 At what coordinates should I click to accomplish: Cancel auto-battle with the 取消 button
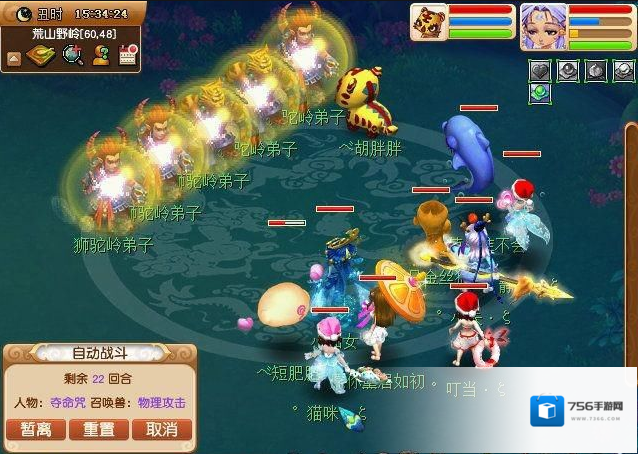161,429
